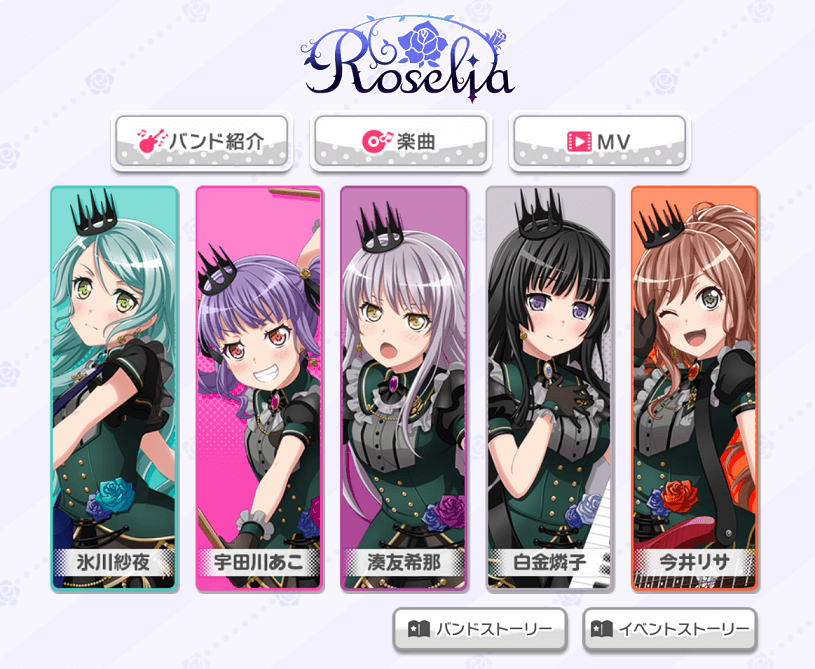Choose the 今井リサ character card
The height and width of the screenshot is (669, 815).
(694, 387)
